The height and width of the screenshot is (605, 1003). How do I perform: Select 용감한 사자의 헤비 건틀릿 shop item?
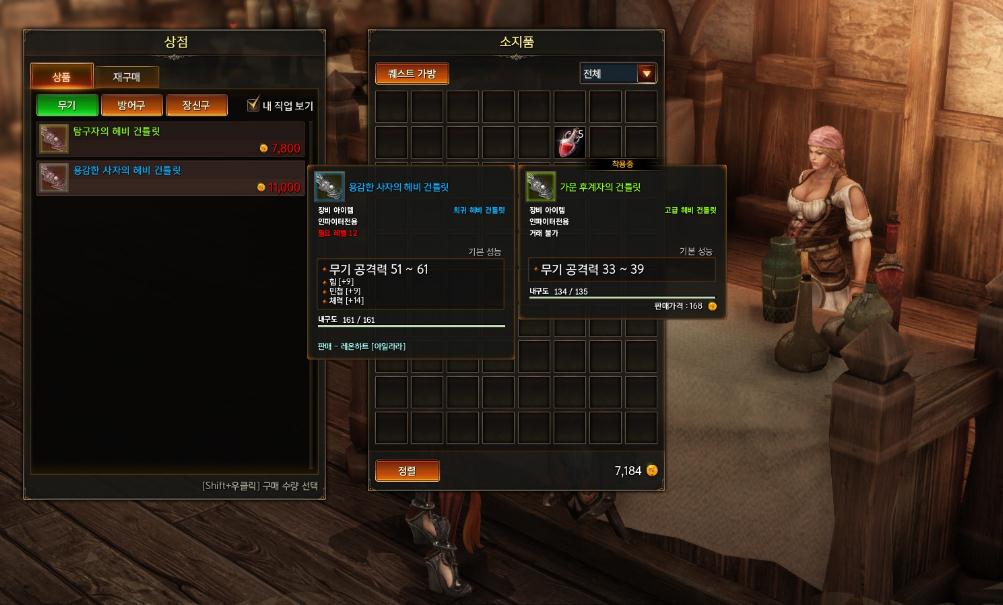point(171,178)
